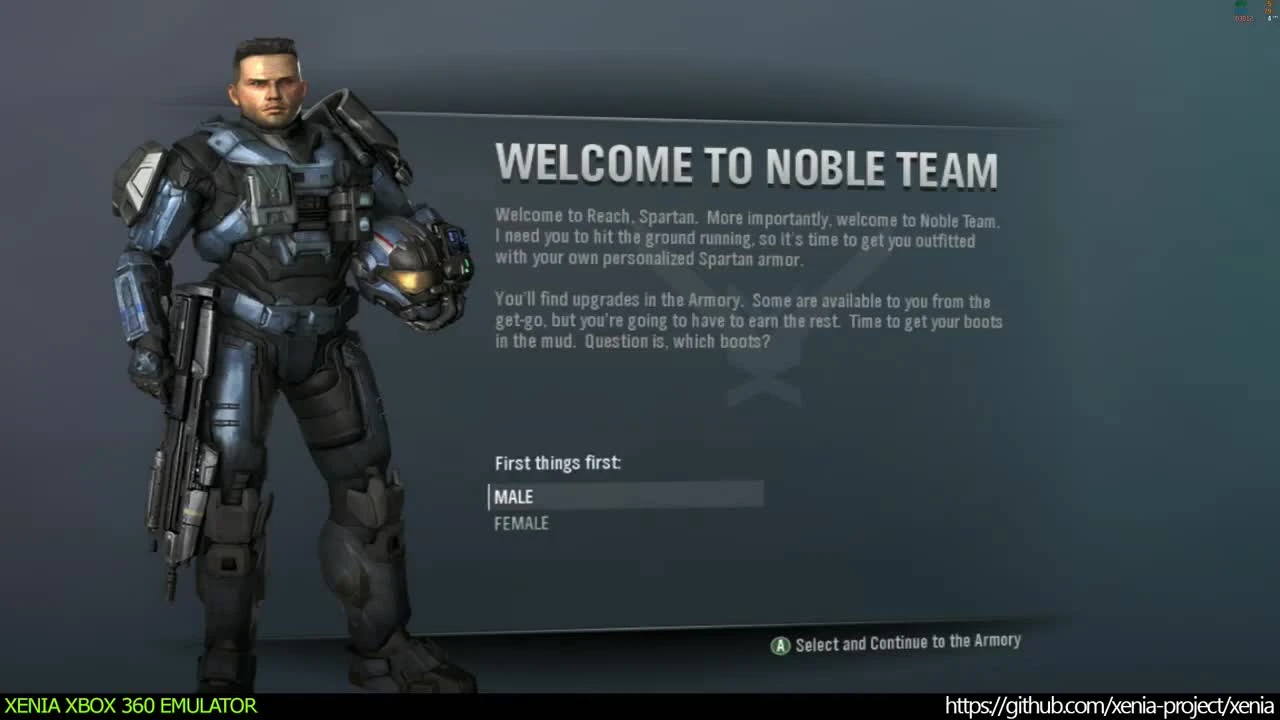Click the black bottom status bar
The height and width of the screenshot is (720, 1280).
point(640,707)
